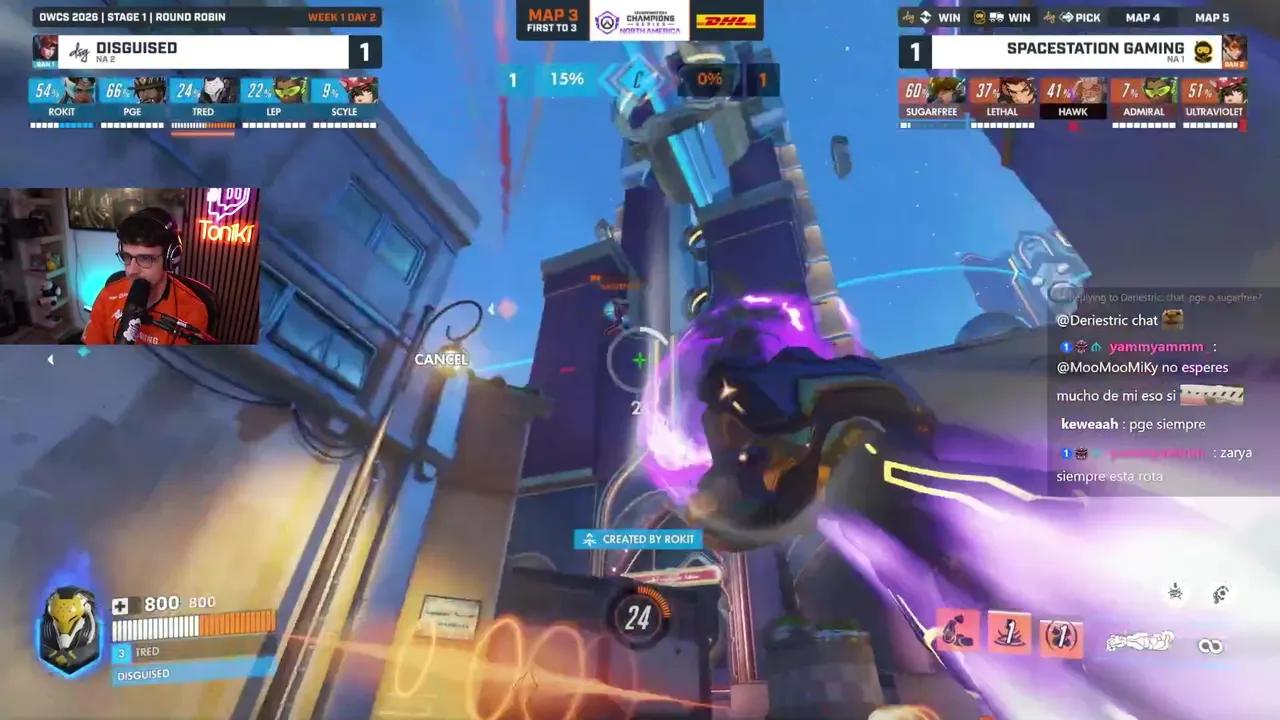
Task: Collapse the panel using the left-pointing arrow
Action: tap(50, 359)
